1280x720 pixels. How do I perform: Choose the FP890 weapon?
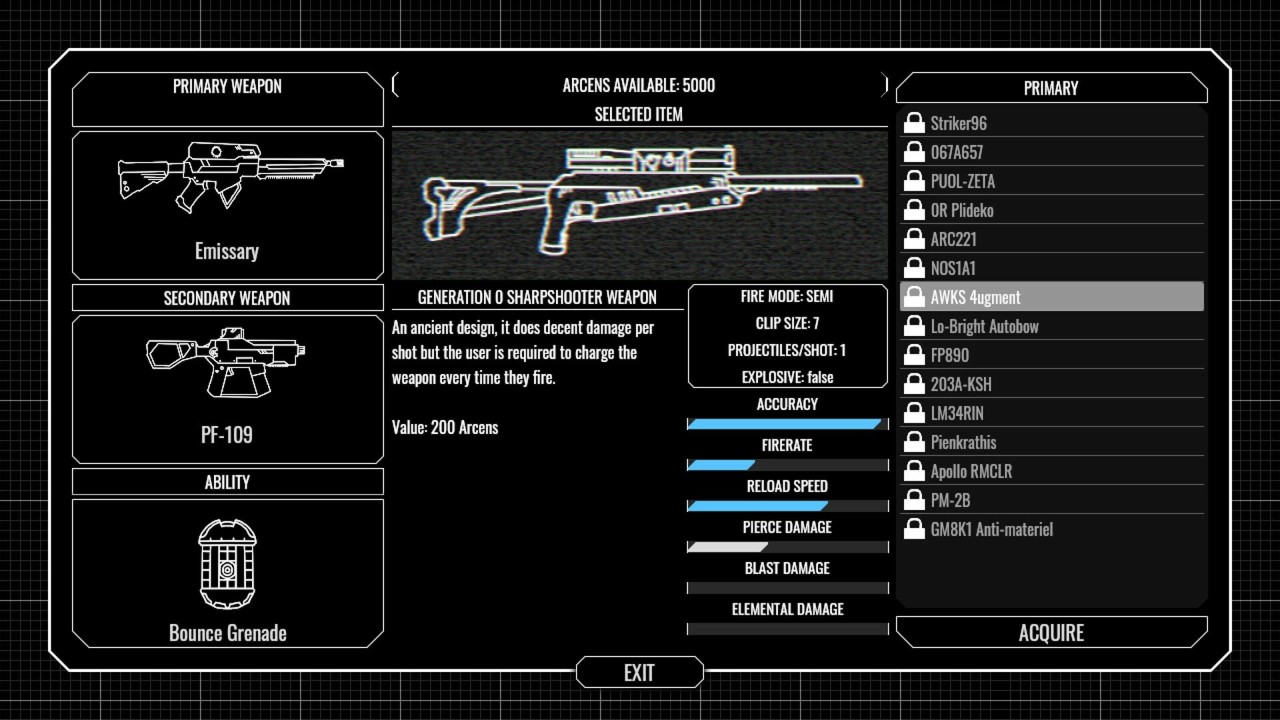[x=1051, y=355]
